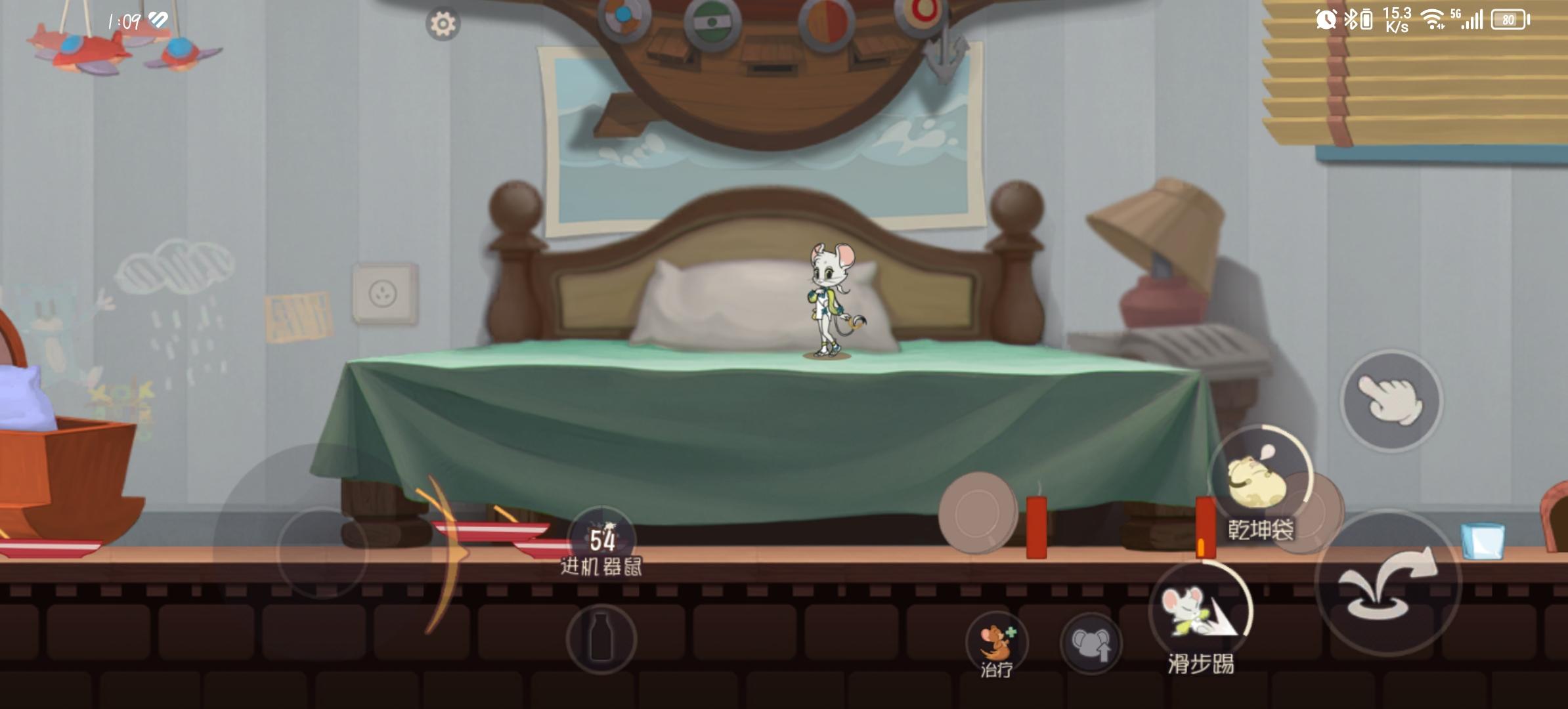Tap the 80% battery indicator
This screenshot has height=709, width=1568.
tap(1508, 20)
